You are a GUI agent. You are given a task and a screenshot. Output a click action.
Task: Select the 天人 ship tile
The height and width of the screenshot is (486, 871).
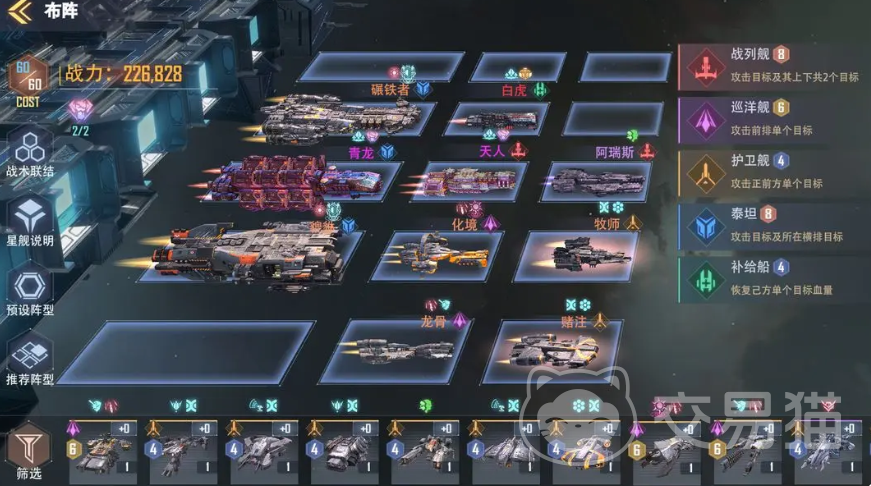468,180
